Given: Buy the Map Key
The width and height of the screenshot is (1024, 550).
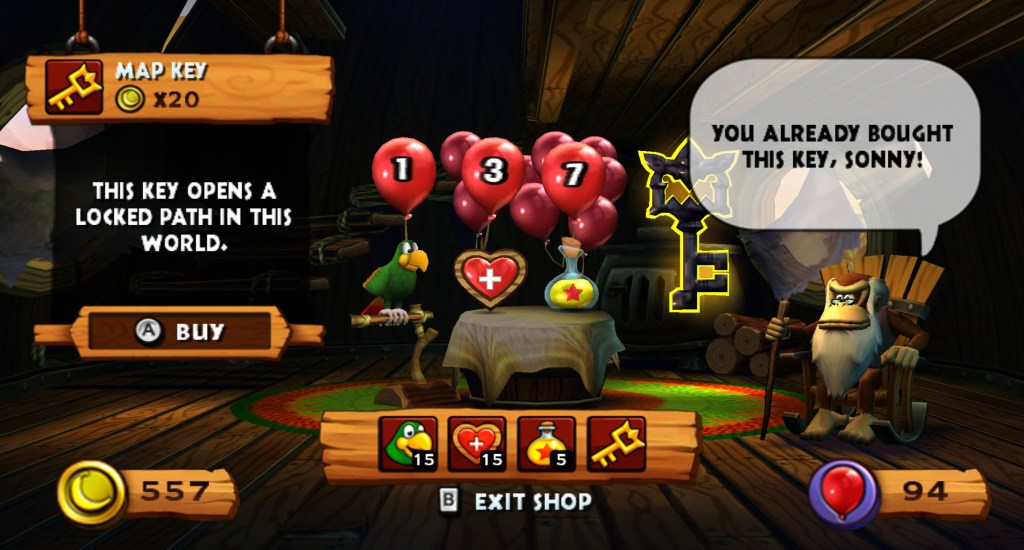Looking at the screenshot, I should [180, 333].
